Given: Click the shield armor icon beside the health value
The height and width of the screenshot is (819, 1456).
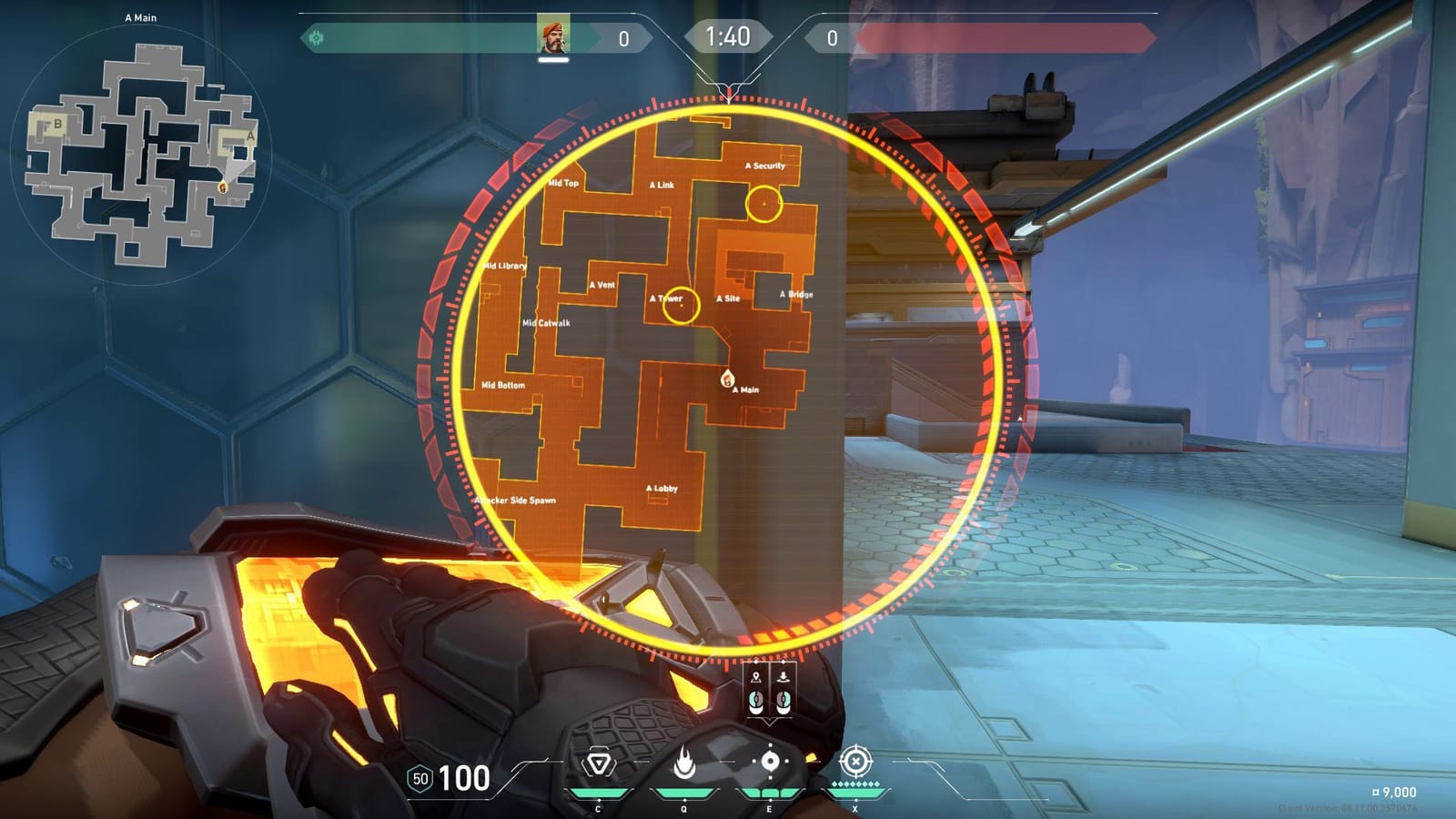Looking at the screenshot, I should (419, 778).
